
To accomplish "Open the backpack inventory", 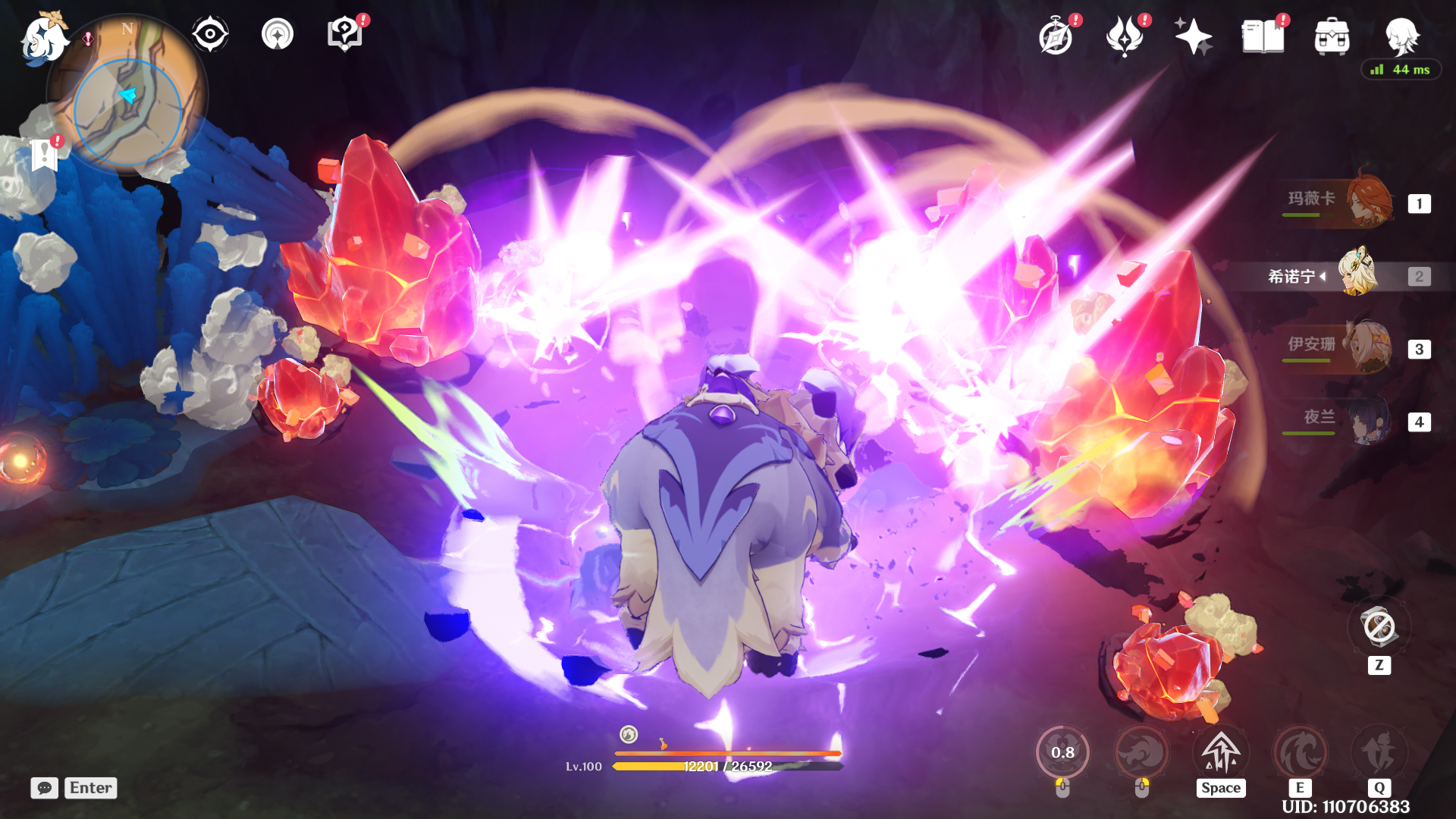I will pyautogui.click(x=1332, y=36).
